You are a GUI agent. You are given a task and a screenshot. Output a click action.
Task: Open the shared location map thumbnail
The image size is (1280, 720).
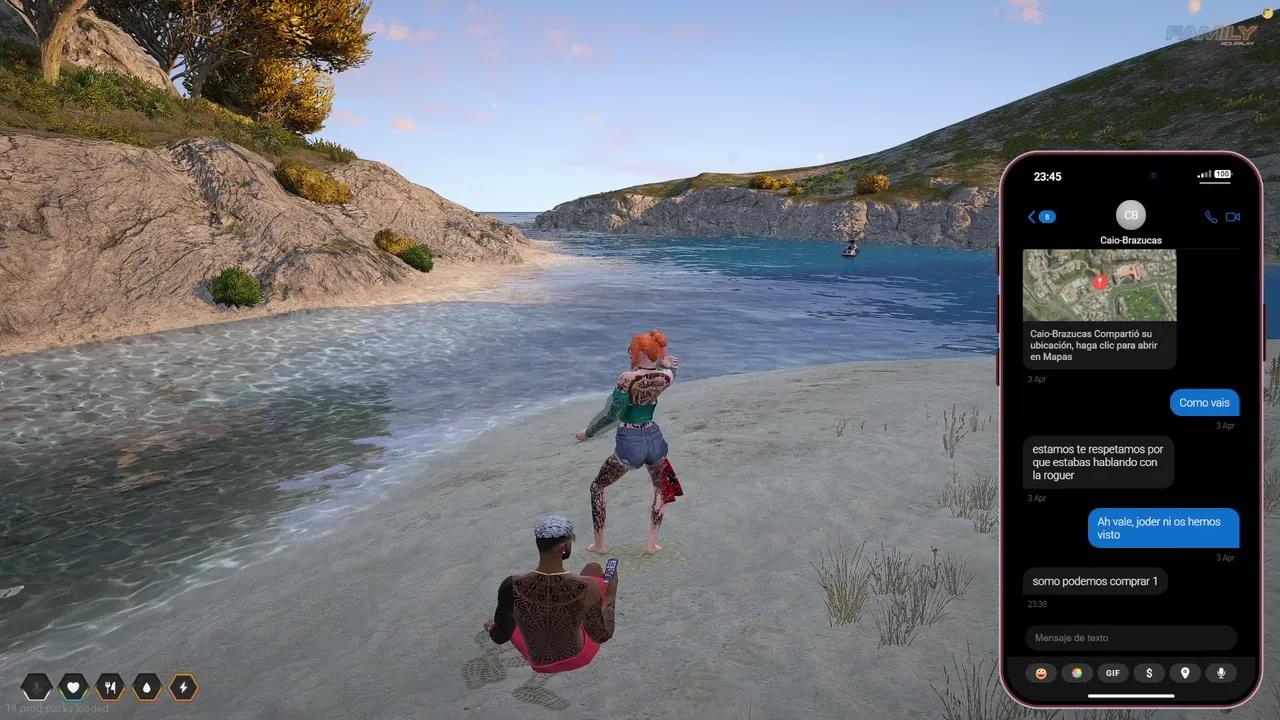[x=1099, y=285]
